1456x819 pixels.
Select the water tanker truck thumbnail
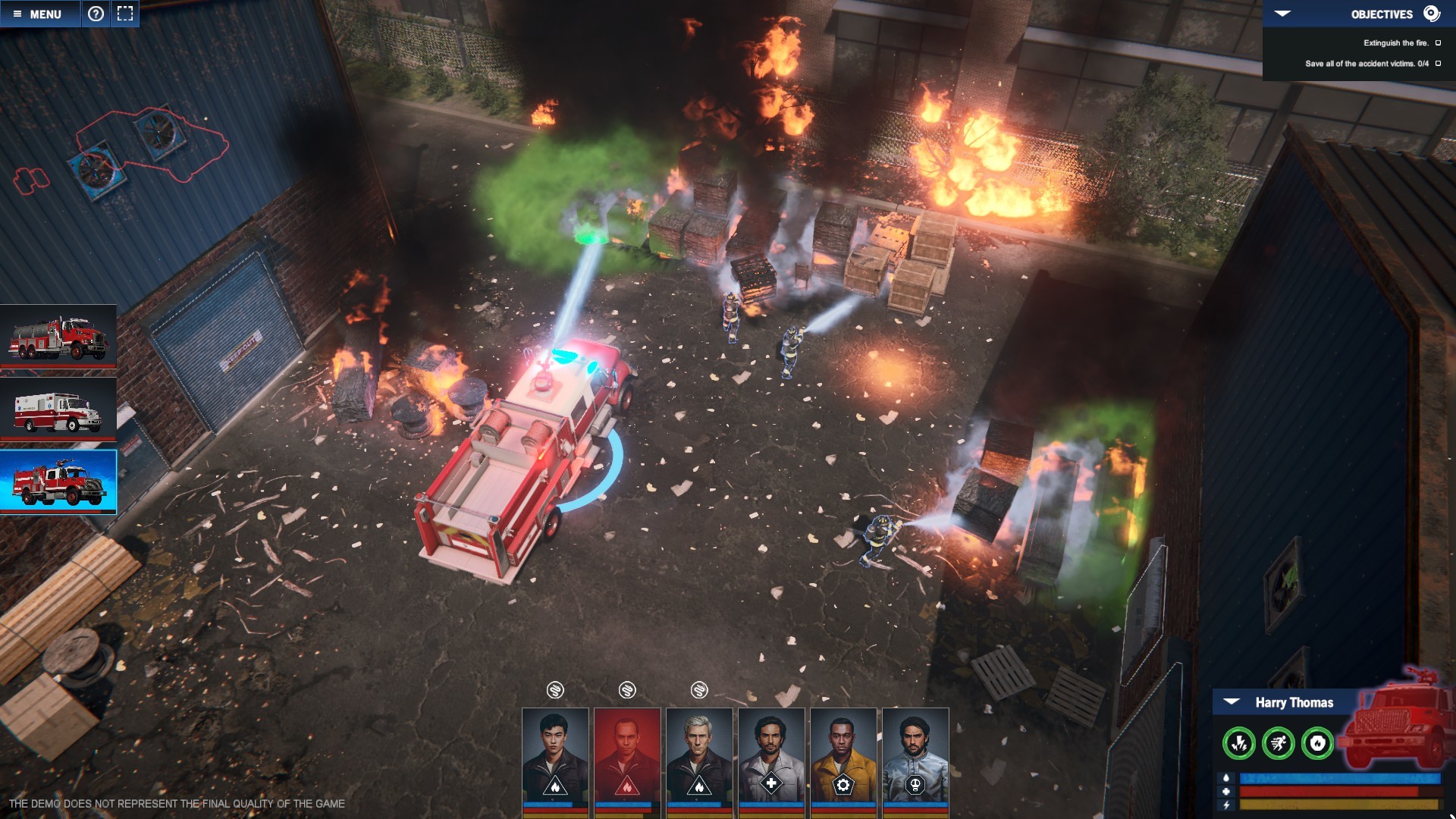tap(58, 337)
